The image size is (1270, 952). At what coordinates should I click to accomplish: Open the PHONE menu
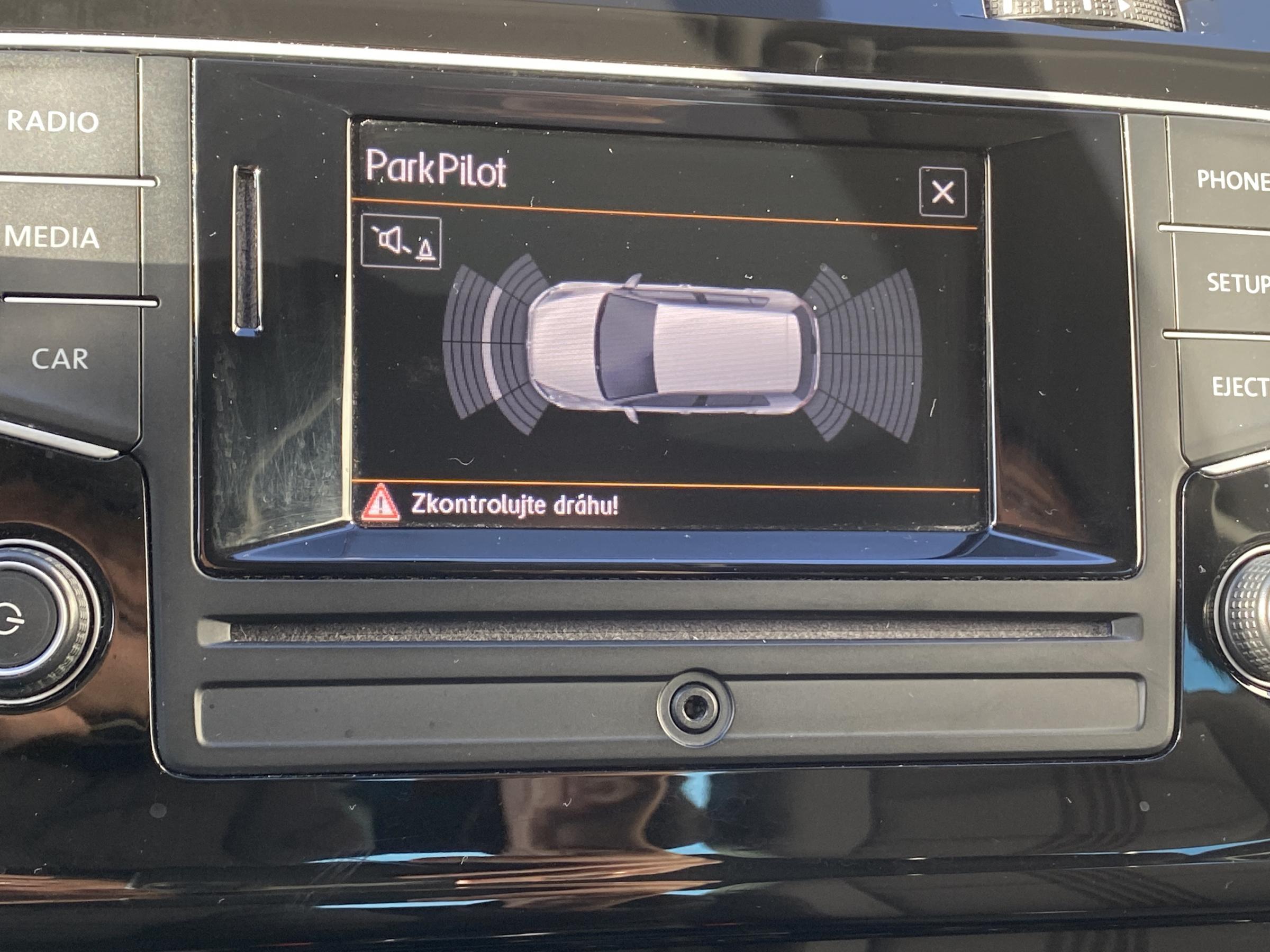1232,181
